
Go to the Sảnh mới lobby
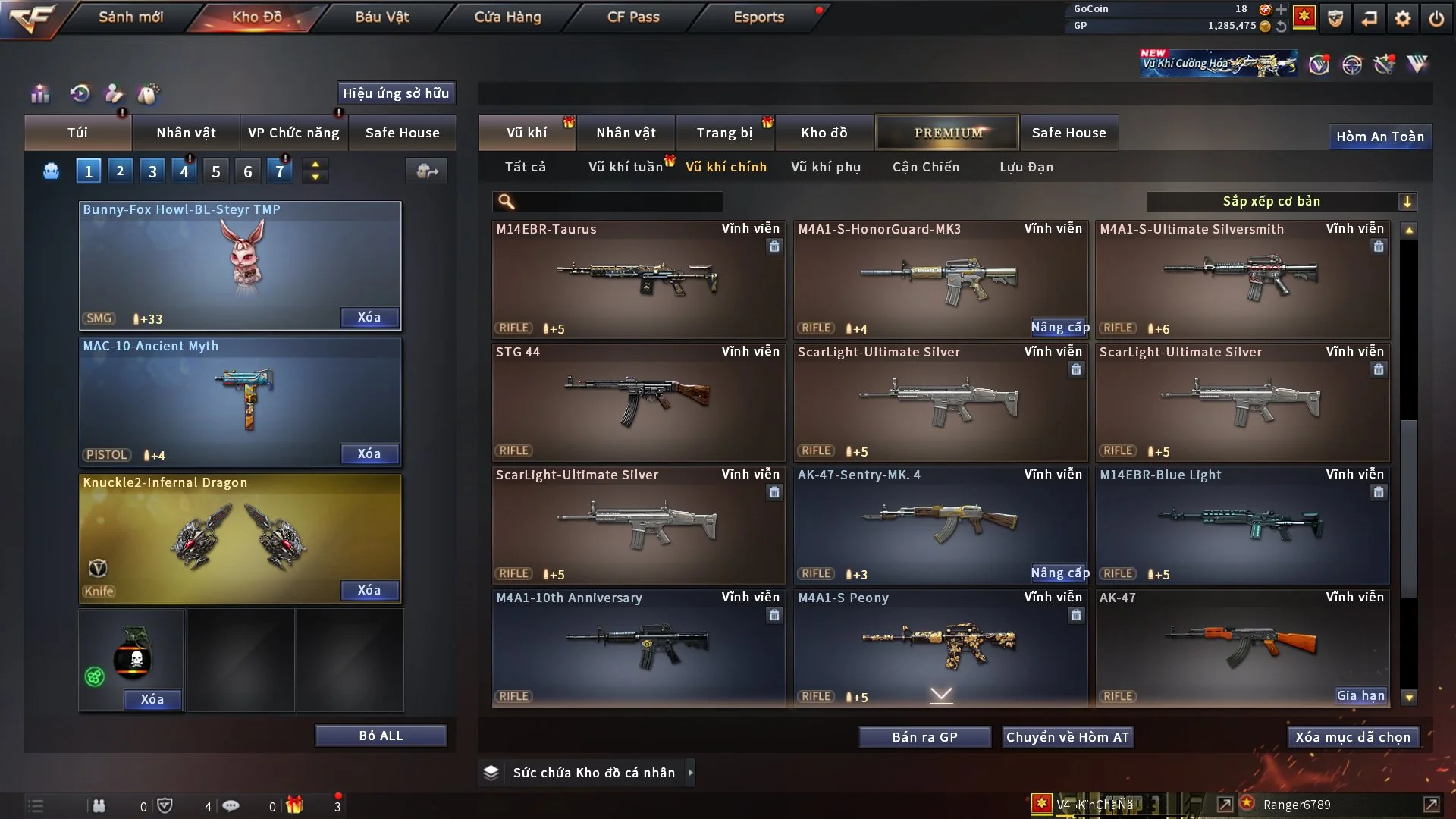(x=130, y=17)
